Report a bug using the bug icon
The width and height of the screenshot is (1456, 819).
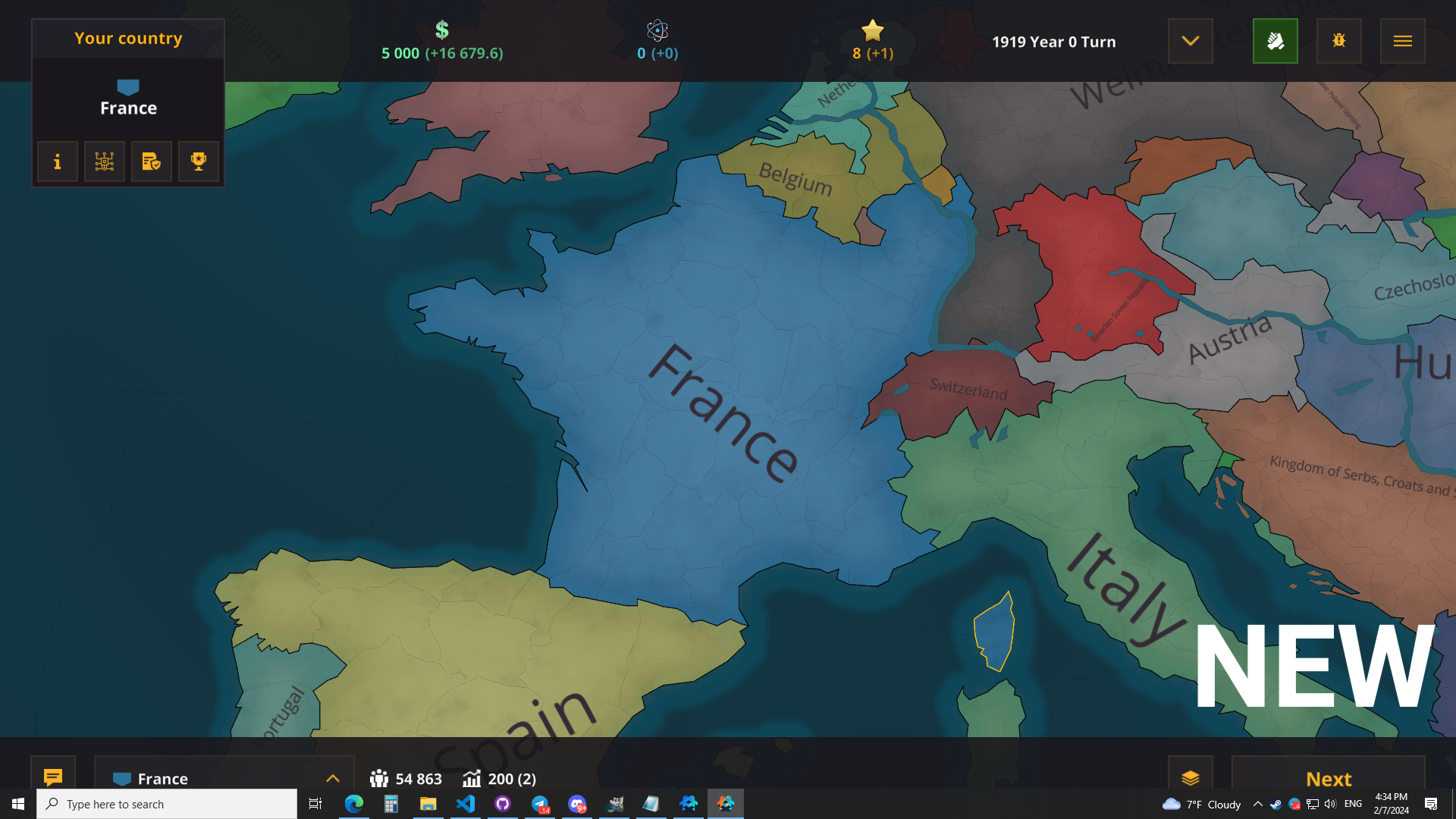tap(1338, 41)
